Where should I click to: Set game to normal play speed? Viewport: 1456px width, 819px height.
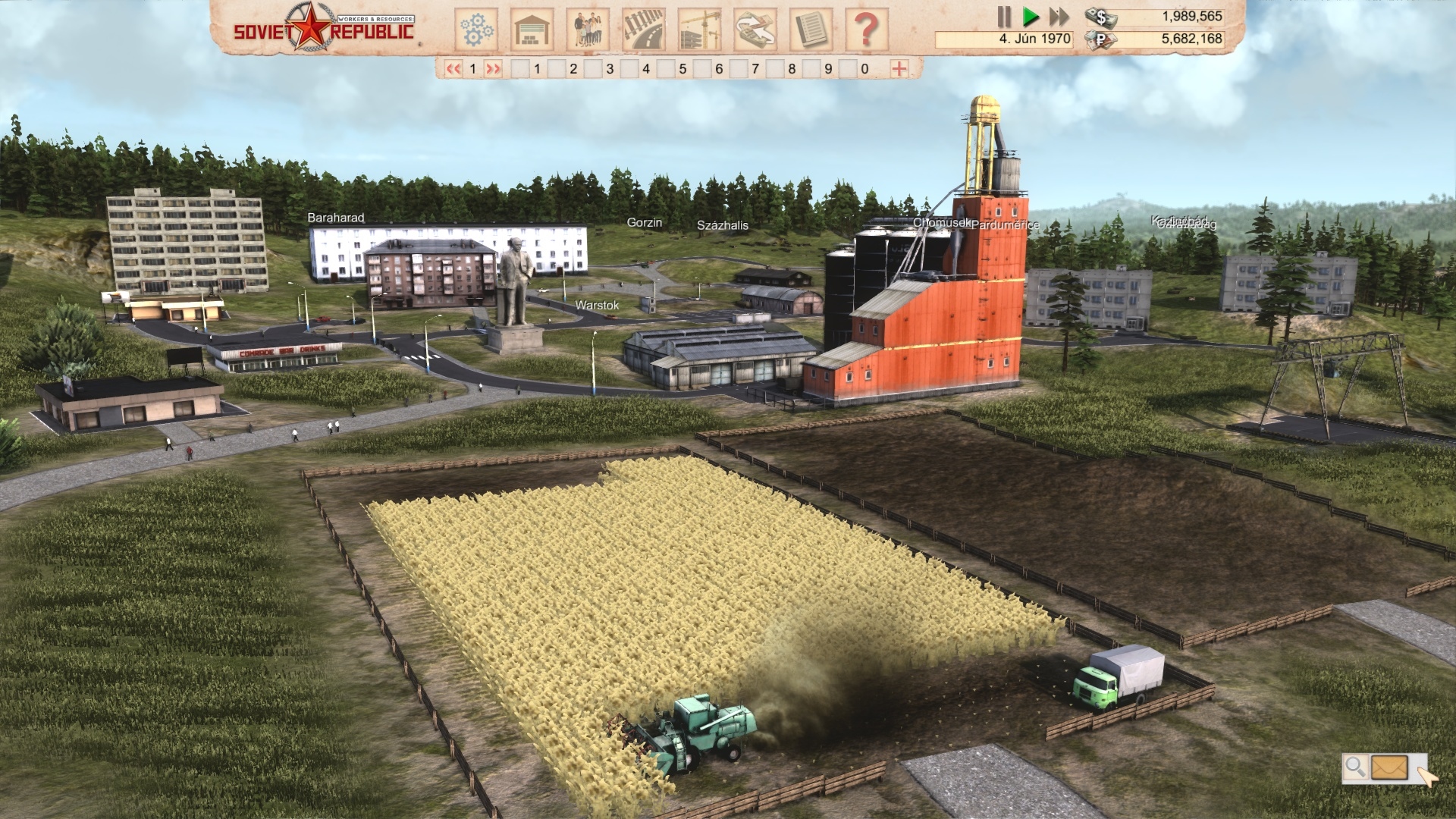point(1031,17)
